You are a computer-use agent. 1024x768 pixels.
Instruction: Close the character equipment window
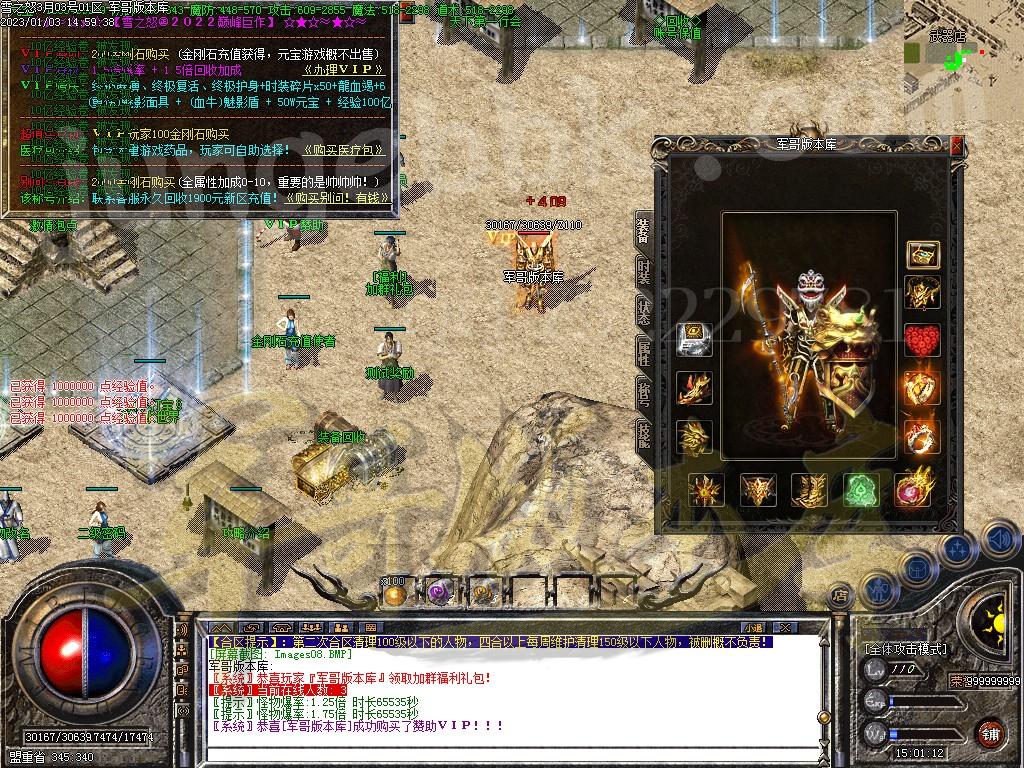click(x=956, y=146)
